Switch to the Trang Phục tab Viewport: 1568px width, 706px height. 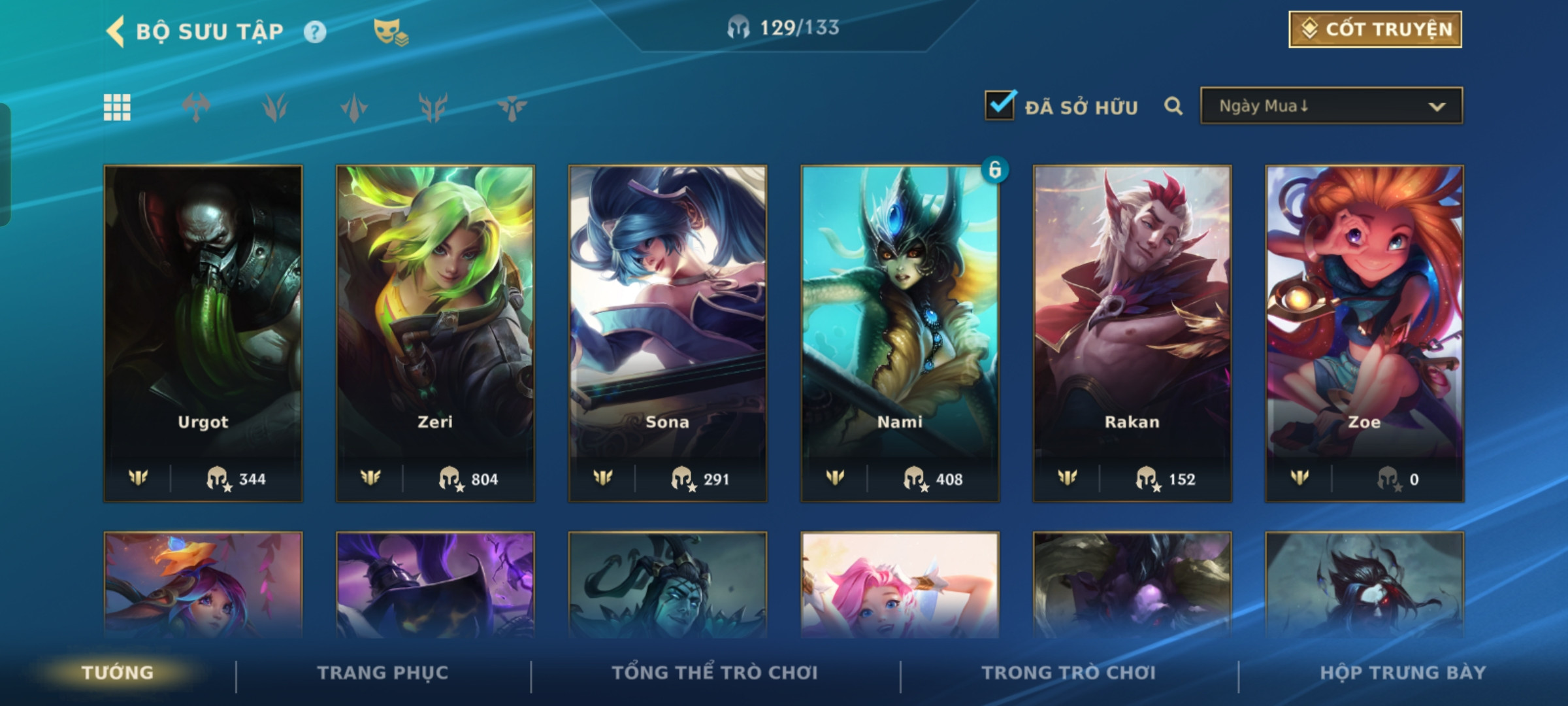click(383, 673)
